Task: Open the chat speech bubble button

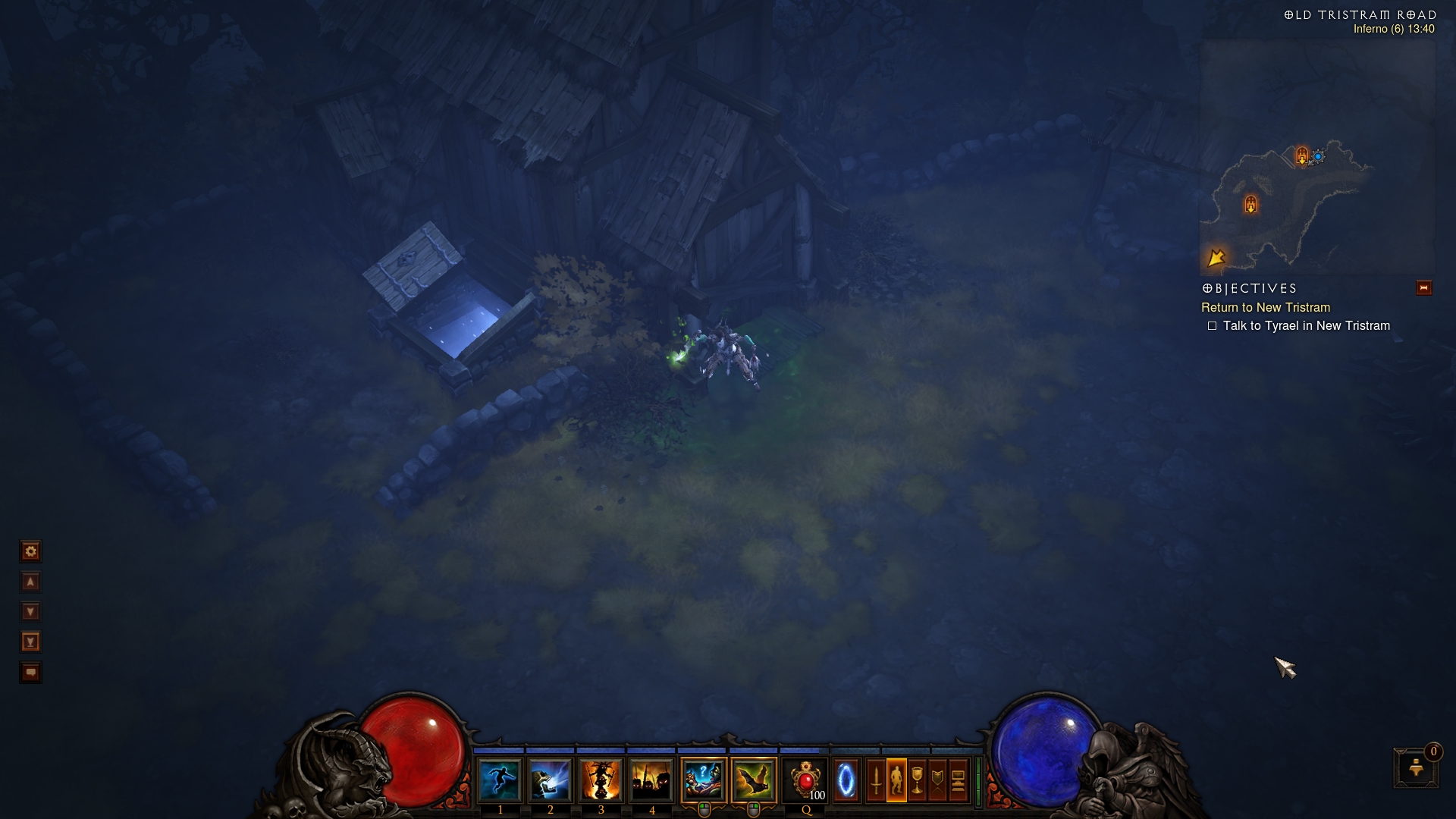Action: [30, 673]
